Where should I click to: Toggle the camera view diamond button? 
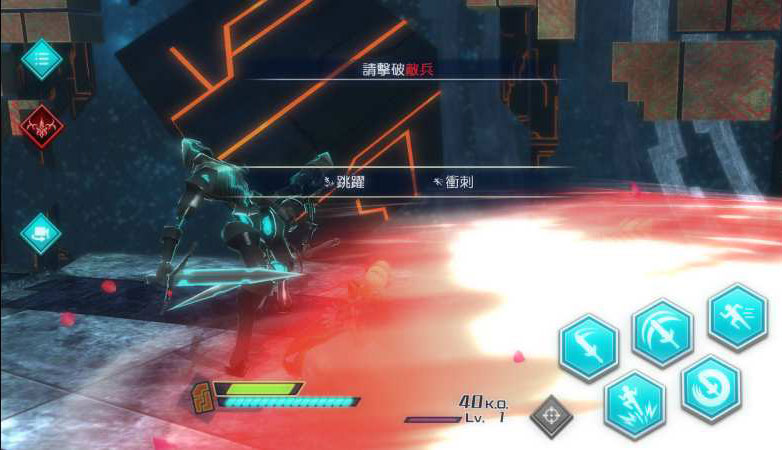pos(41,233)
